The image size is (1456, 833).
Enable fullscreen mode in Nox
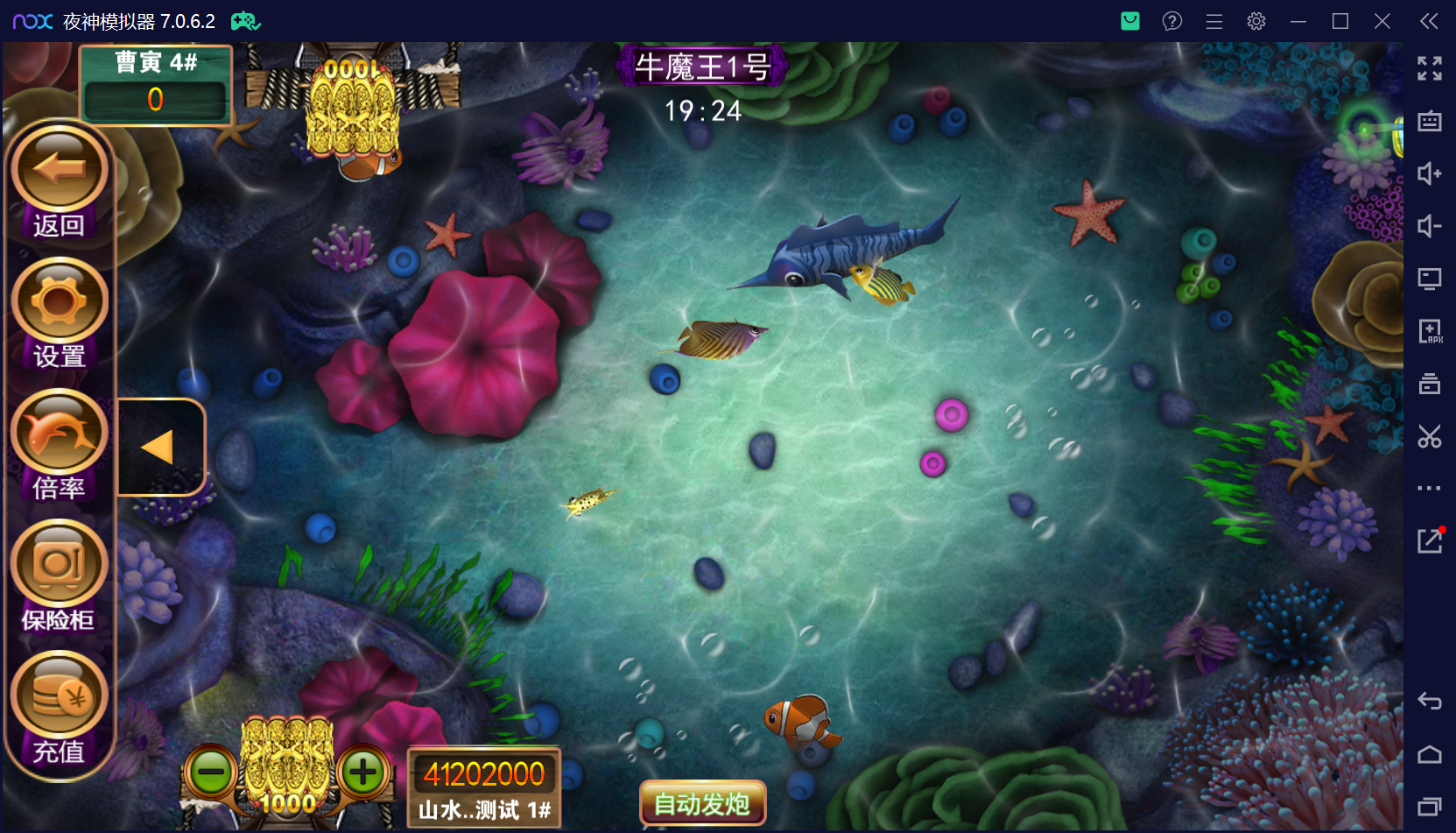coord(1430,69)
